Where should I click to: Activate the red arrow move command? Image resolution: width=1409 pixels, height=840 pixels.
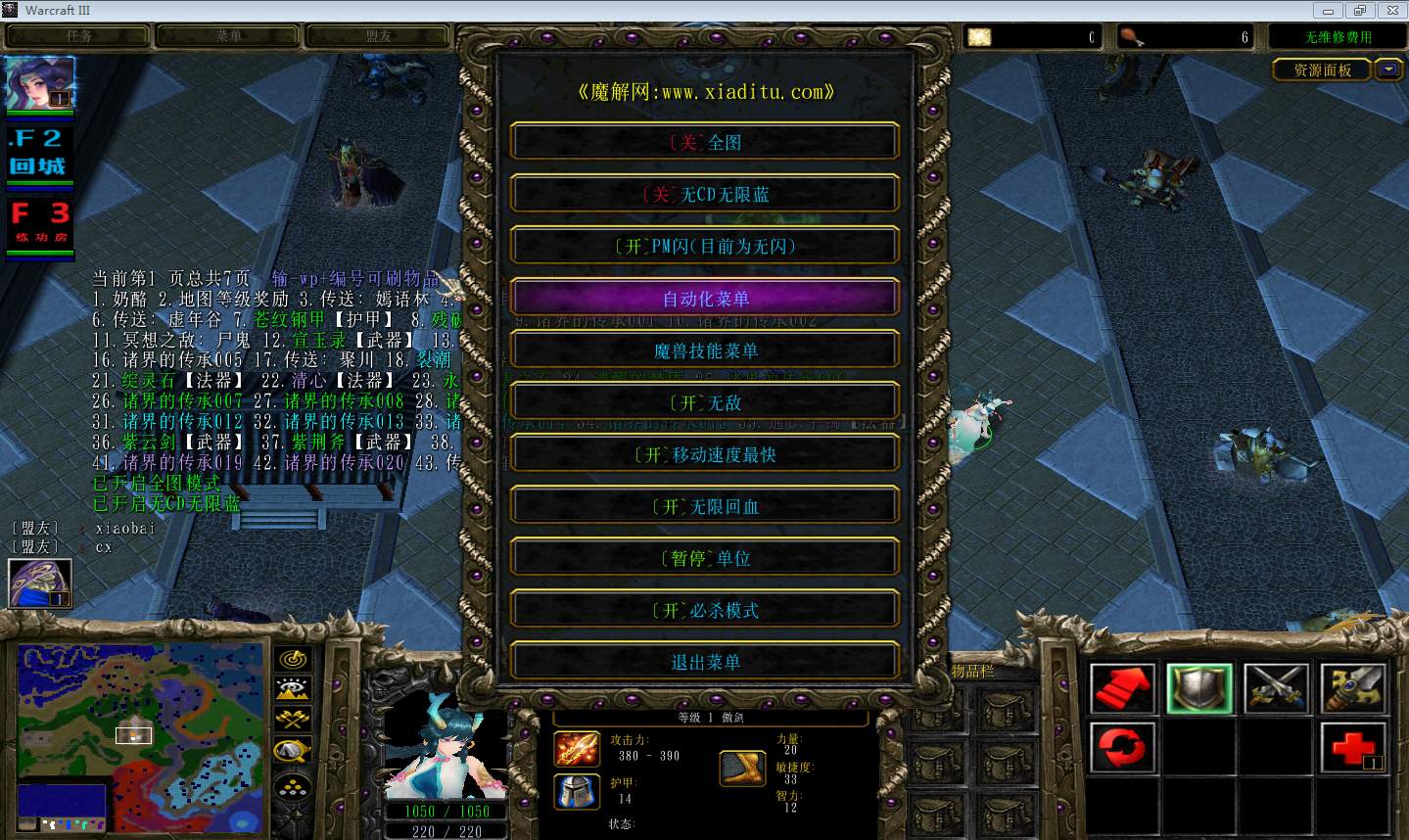click(1122, 687)
